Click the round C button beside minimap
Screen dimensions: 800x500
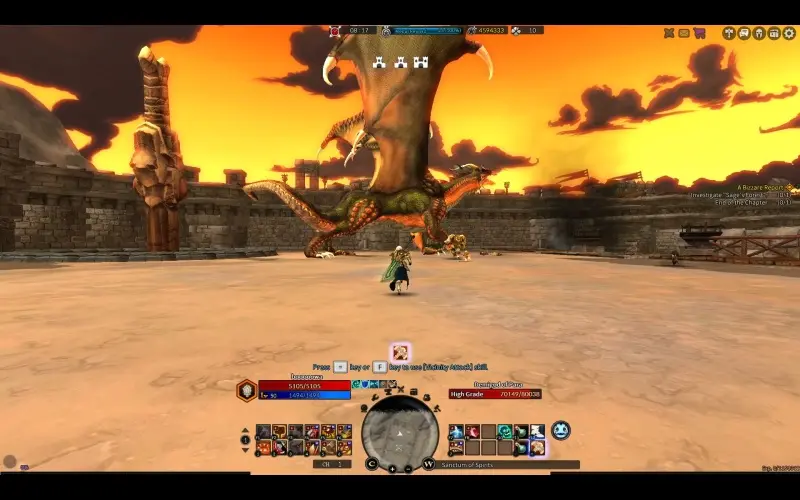[x=372, y=464]
